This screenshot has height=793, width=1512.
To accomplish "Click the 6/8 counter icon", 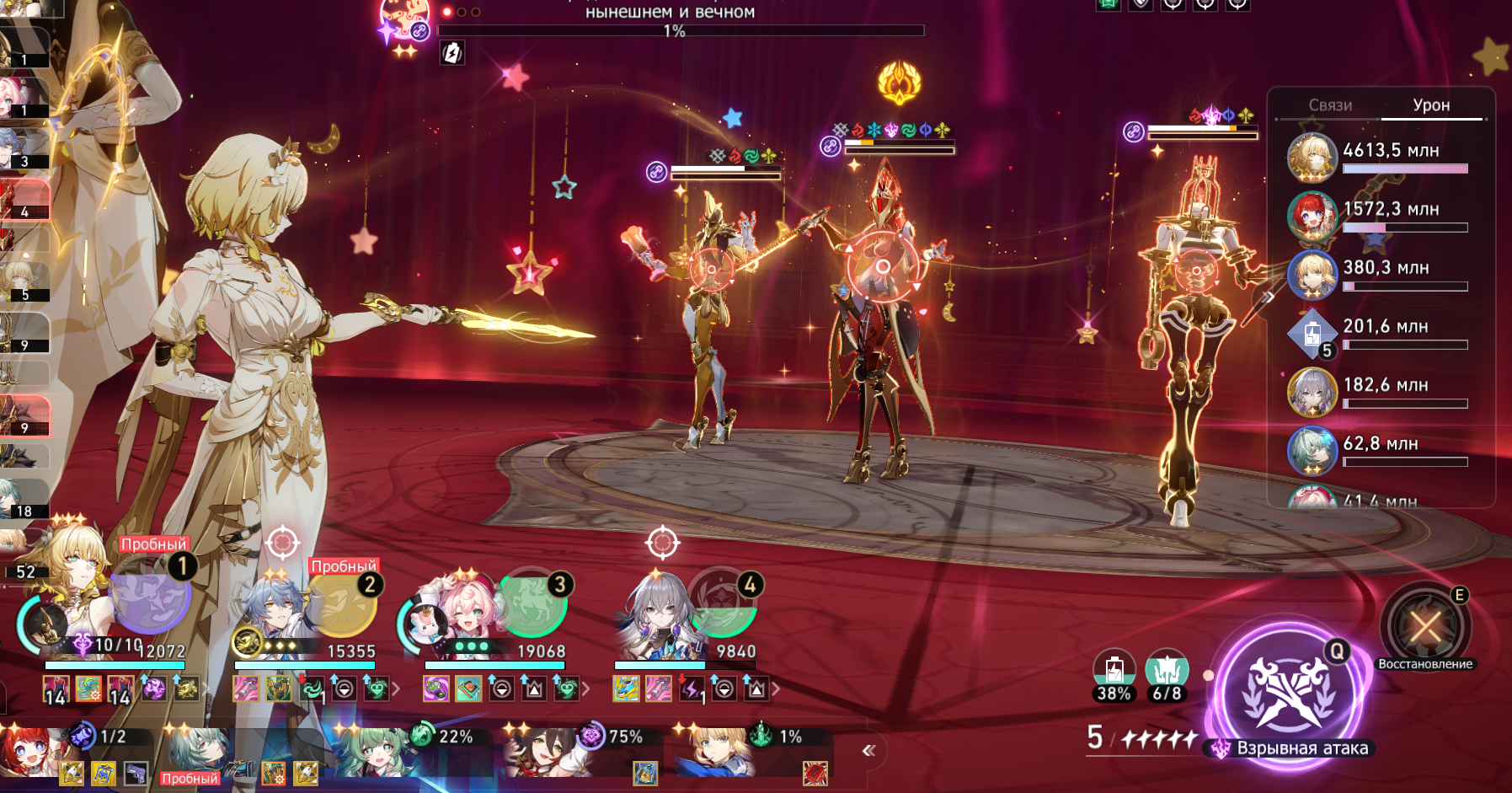I will click(1167, 672).
